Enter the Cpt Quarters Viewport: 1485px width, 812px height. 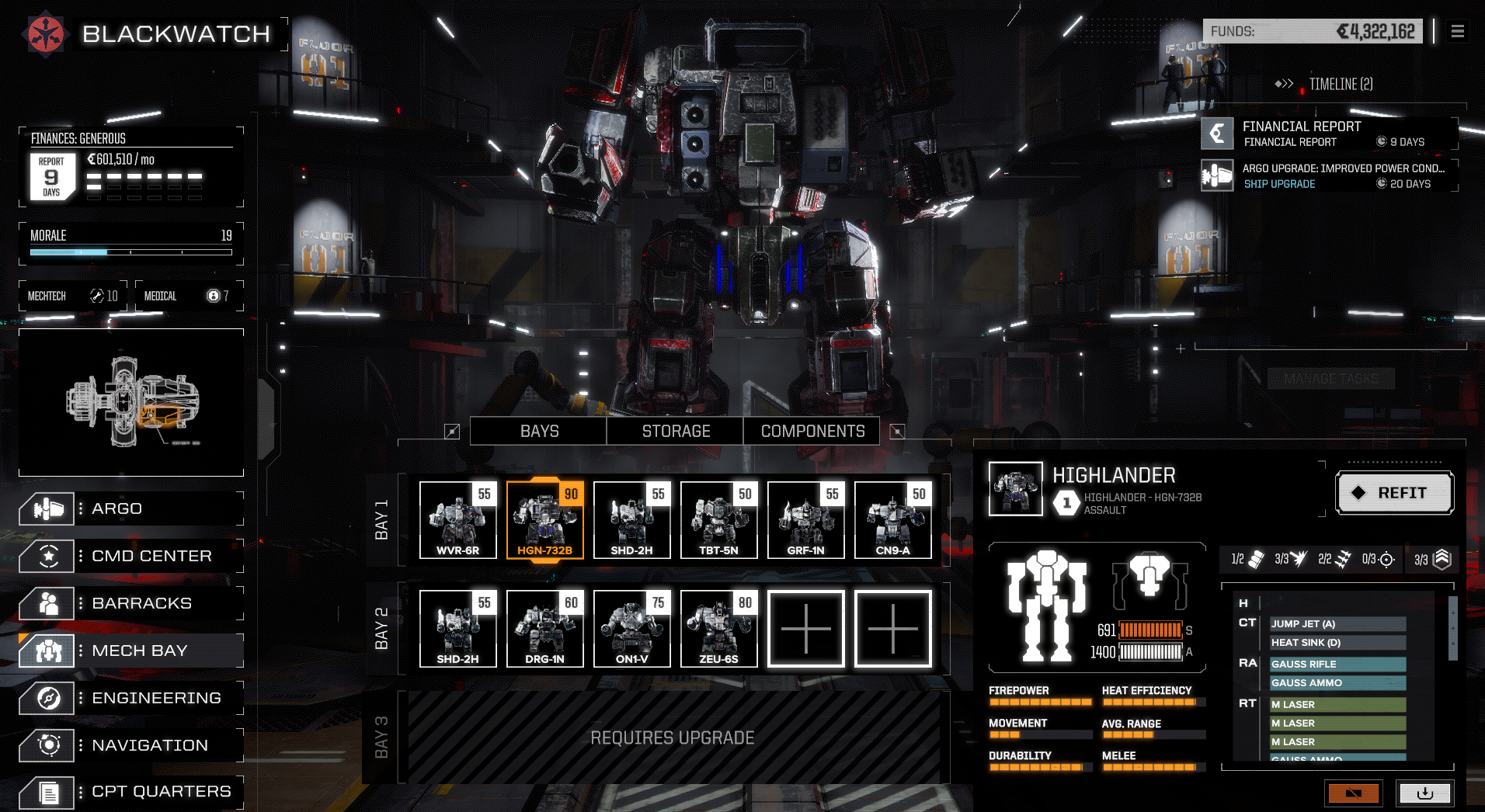[130, 792]
